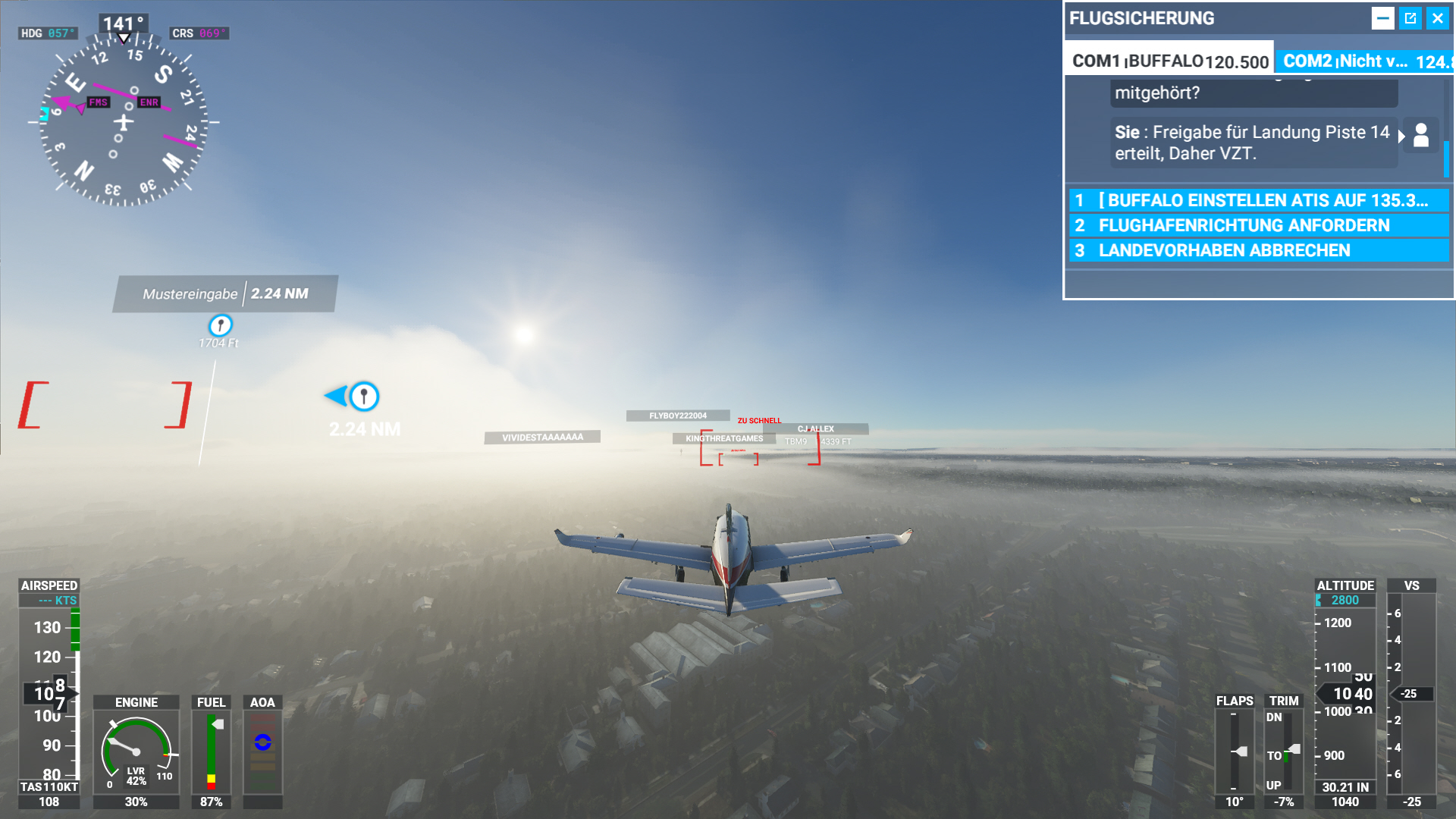Click the Mustereingabe 2.24 NM label
Viewport: 1456px width, 819px height.
coord(224,293)
